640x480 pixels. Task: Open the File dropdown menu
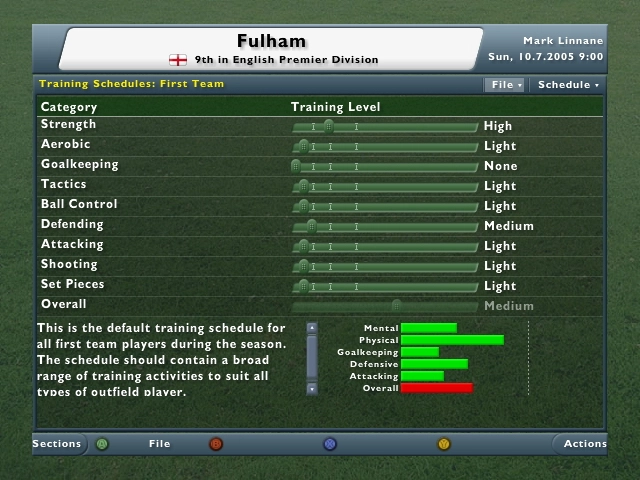[x=505, y=85]
